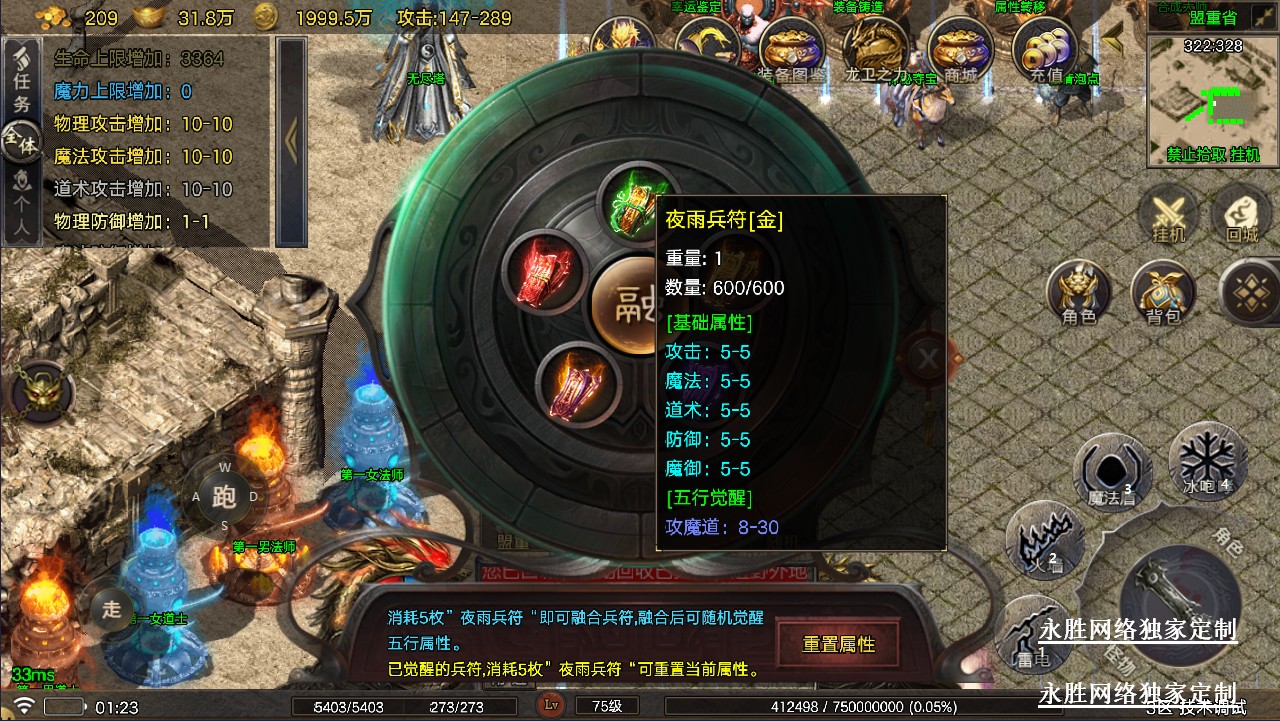Open the 装备图鉴 equipment codex
The height and width of the screenshot is (721, 1280).
(x=792, y=50)
